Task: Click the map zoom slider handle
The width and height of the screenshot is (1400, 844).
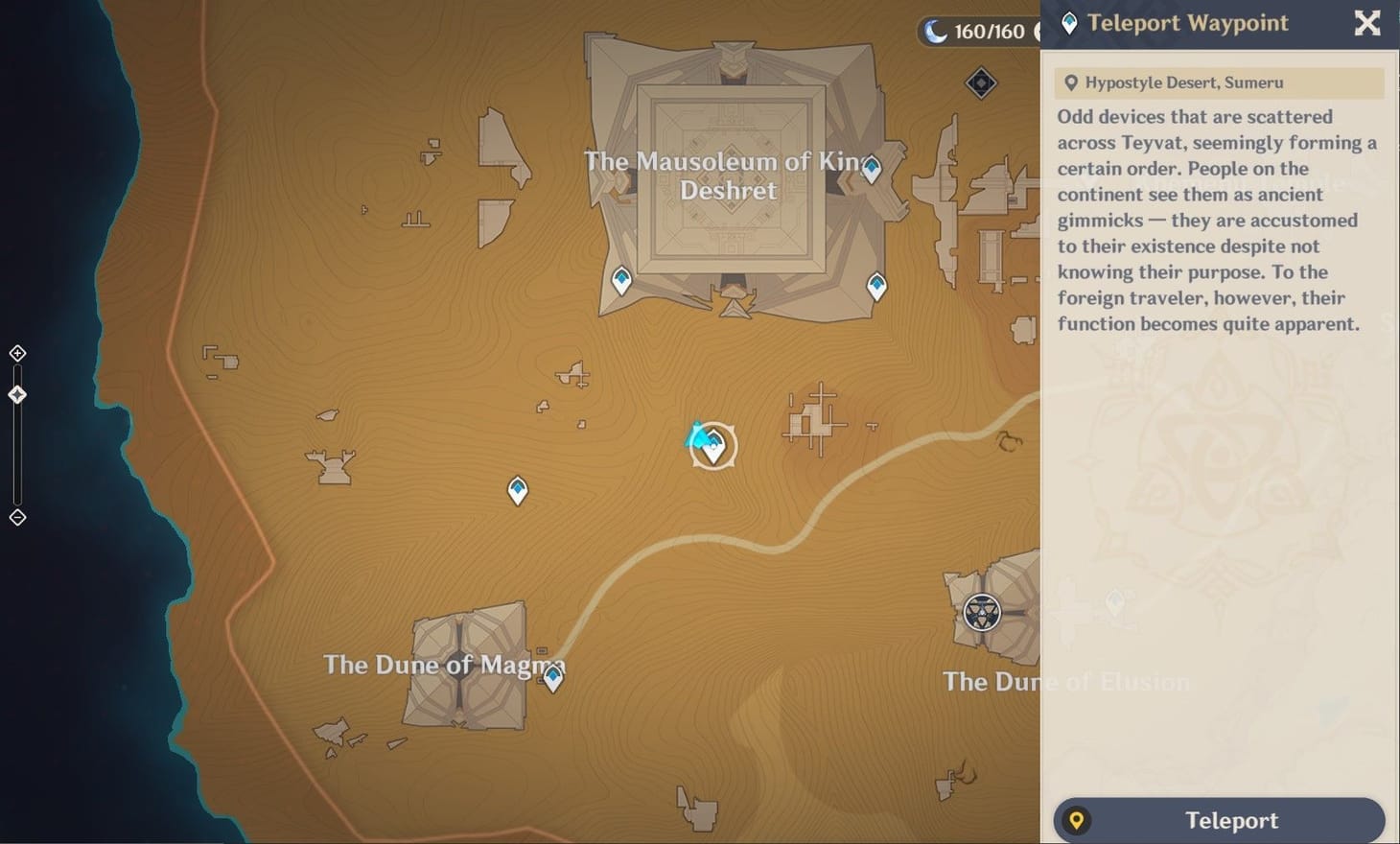Action: tap(16, 394)
